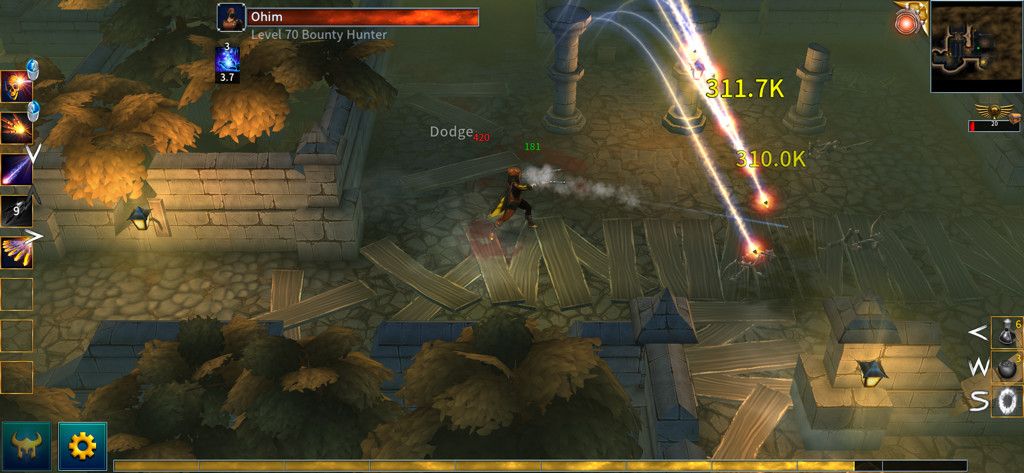Select the dark skill slot marked 9
This screenshot has height=473, width=1024.
tap(16, 210)
